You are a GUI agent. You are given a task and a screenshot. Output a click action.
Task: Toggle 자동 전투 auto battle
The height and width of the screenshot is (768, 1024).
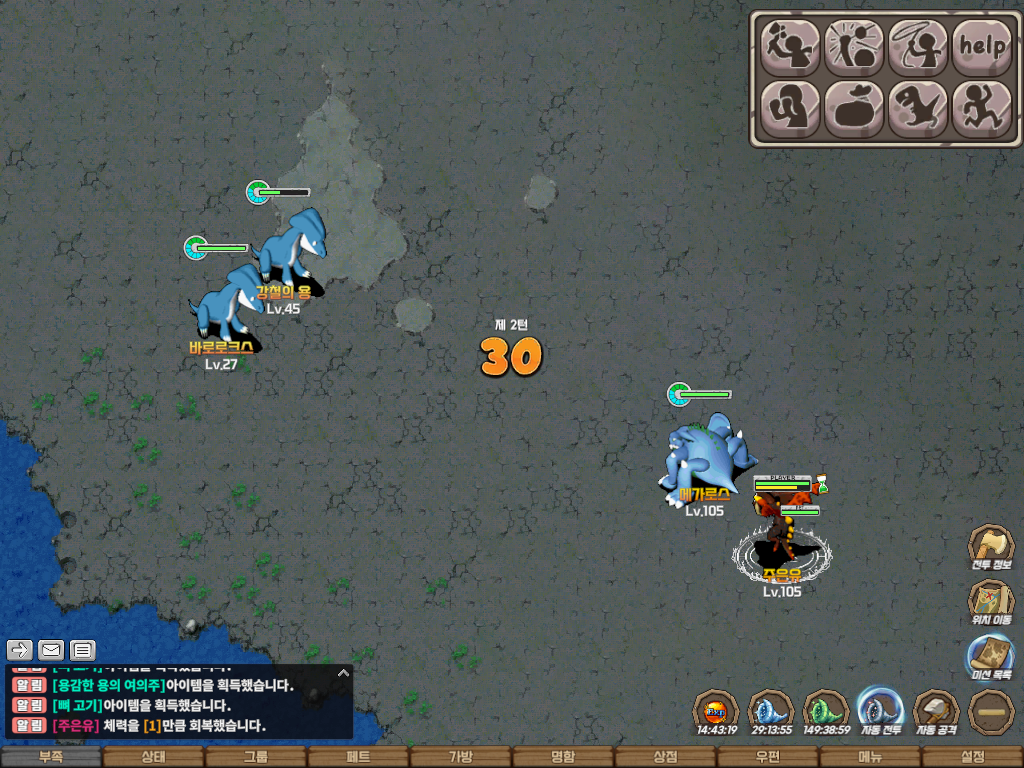coord(881,711)
